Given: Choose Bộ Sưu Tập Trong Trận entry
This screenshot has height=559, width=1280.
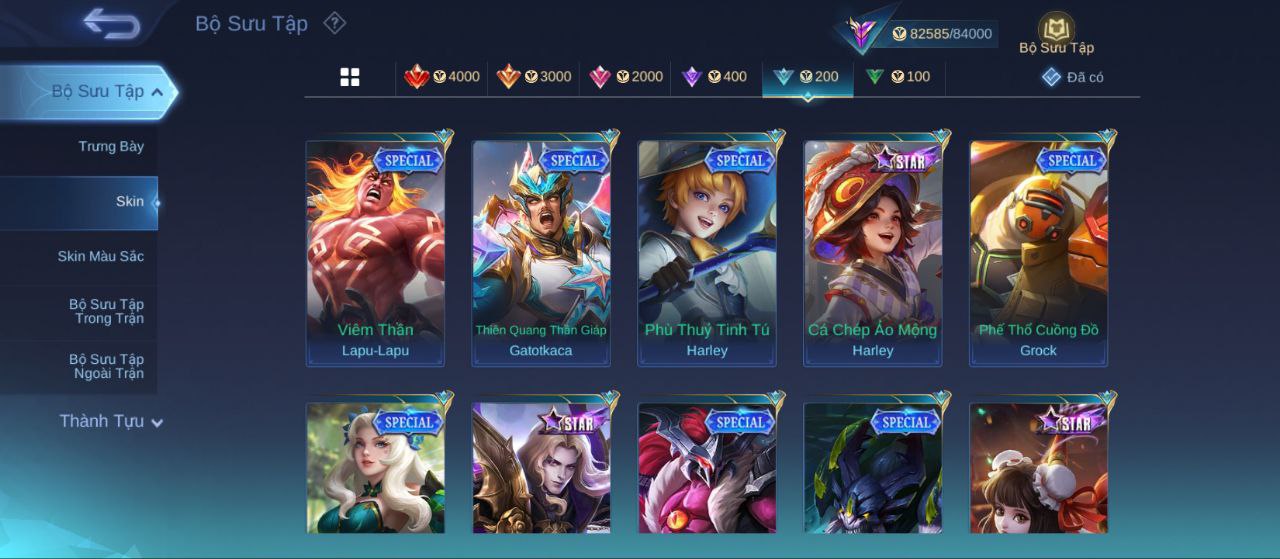Looking at the screenshot, I should click(x=106, y=312).
